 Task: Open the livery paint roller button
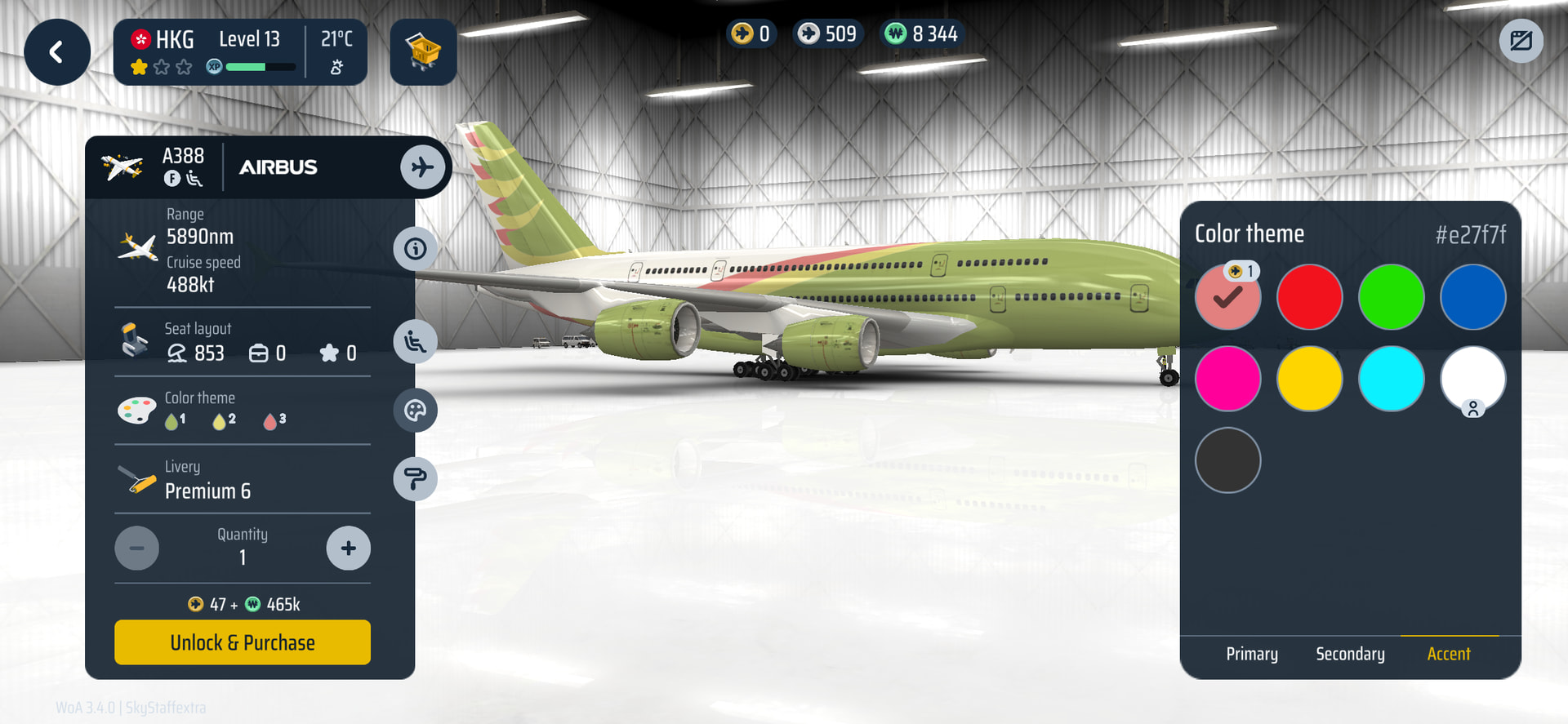415,478
